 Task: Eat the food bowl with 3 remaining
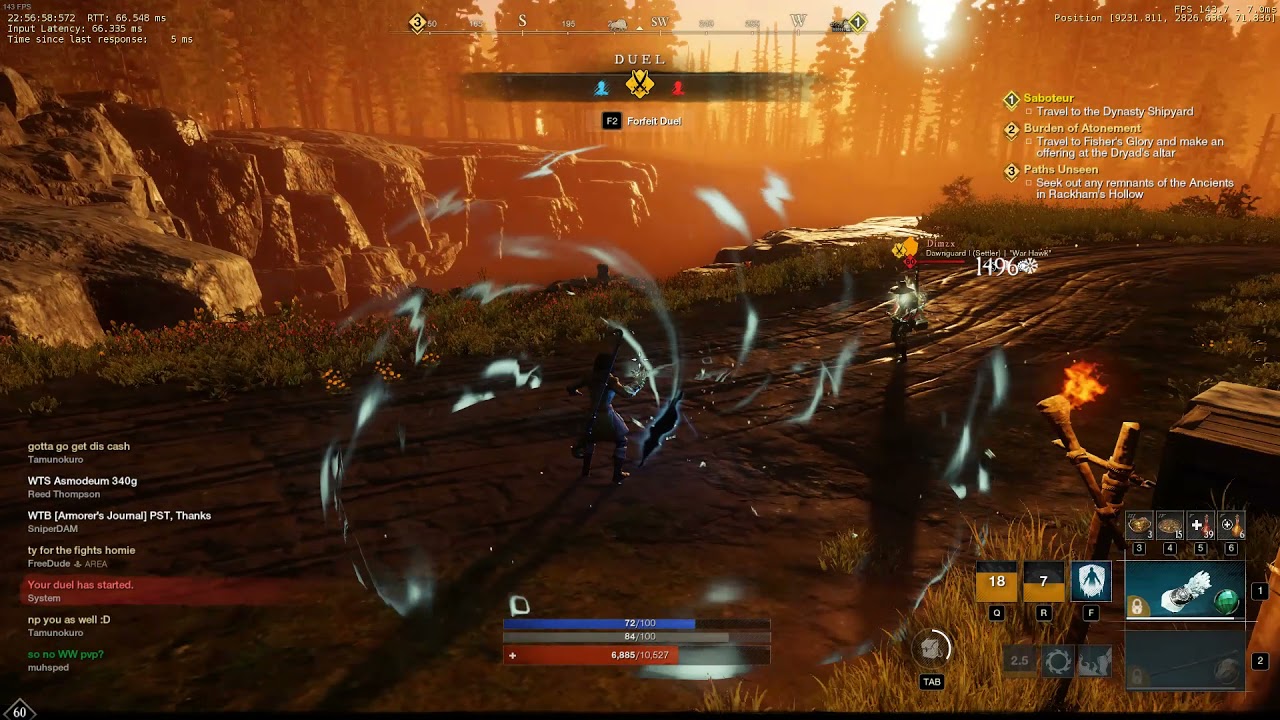click(1139, 525)
